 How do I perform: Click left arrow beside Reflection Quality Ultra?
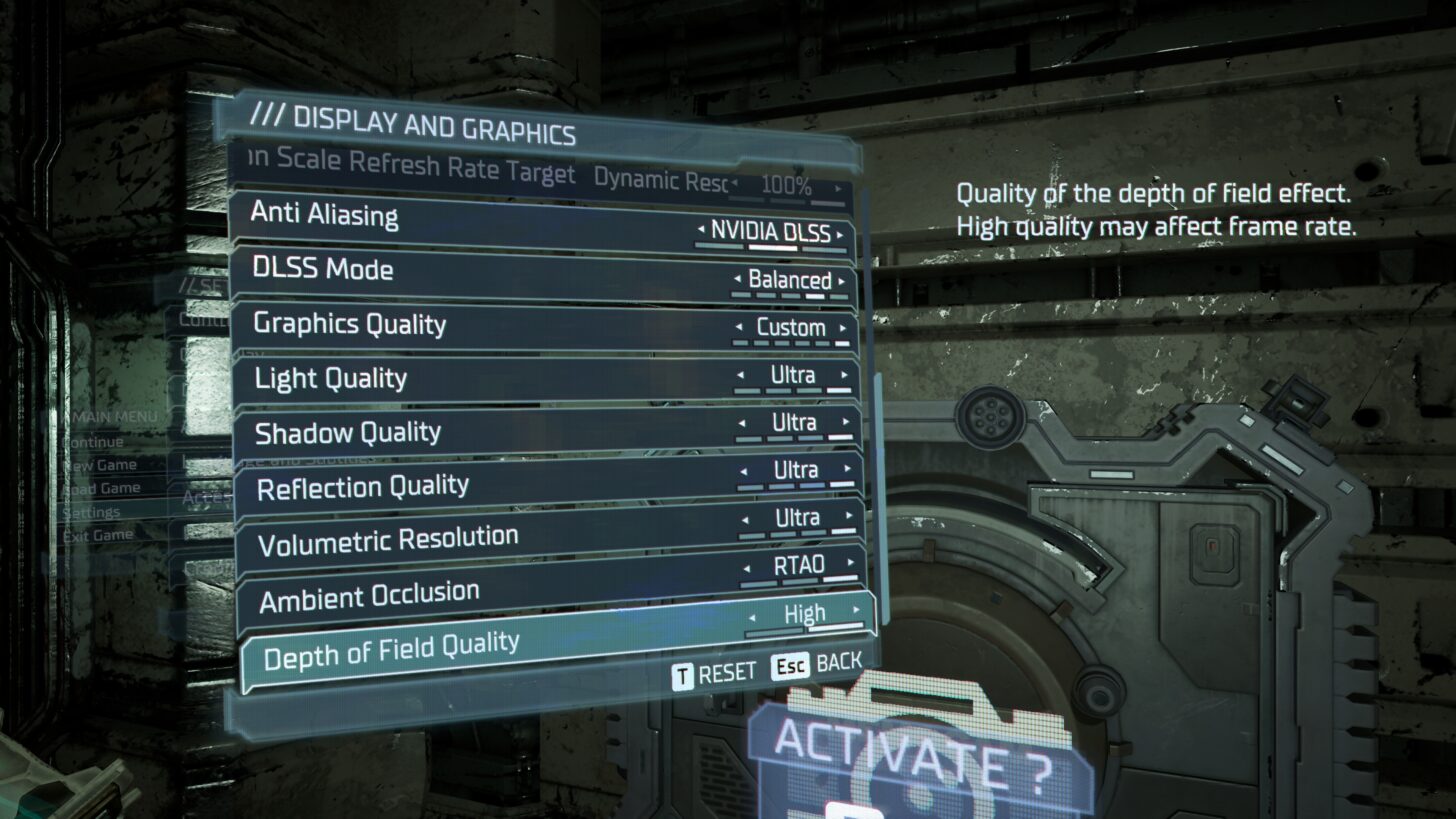click(744, 470)
